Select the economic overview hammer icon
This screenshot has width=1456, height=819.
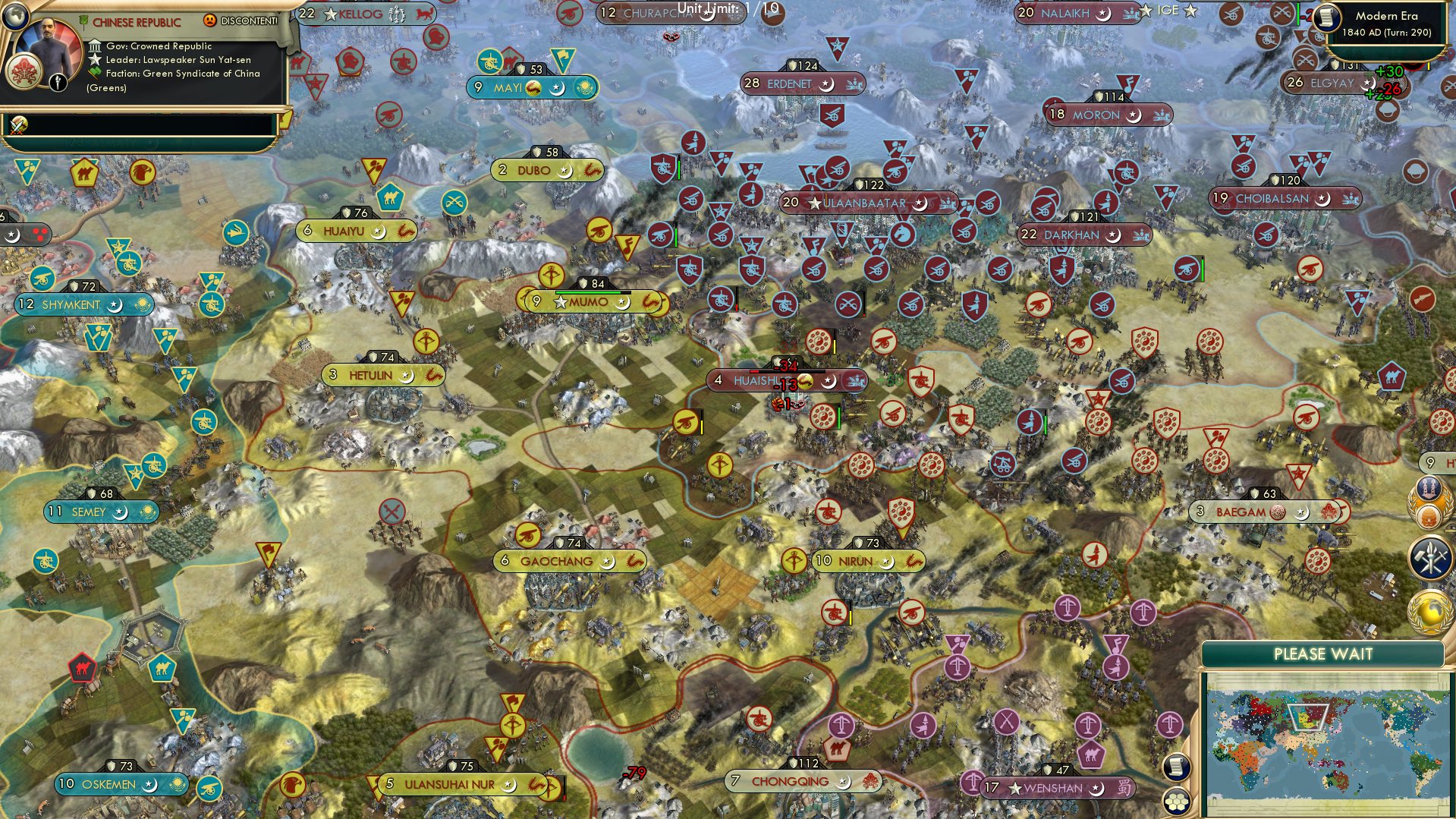pos(1431,553)
